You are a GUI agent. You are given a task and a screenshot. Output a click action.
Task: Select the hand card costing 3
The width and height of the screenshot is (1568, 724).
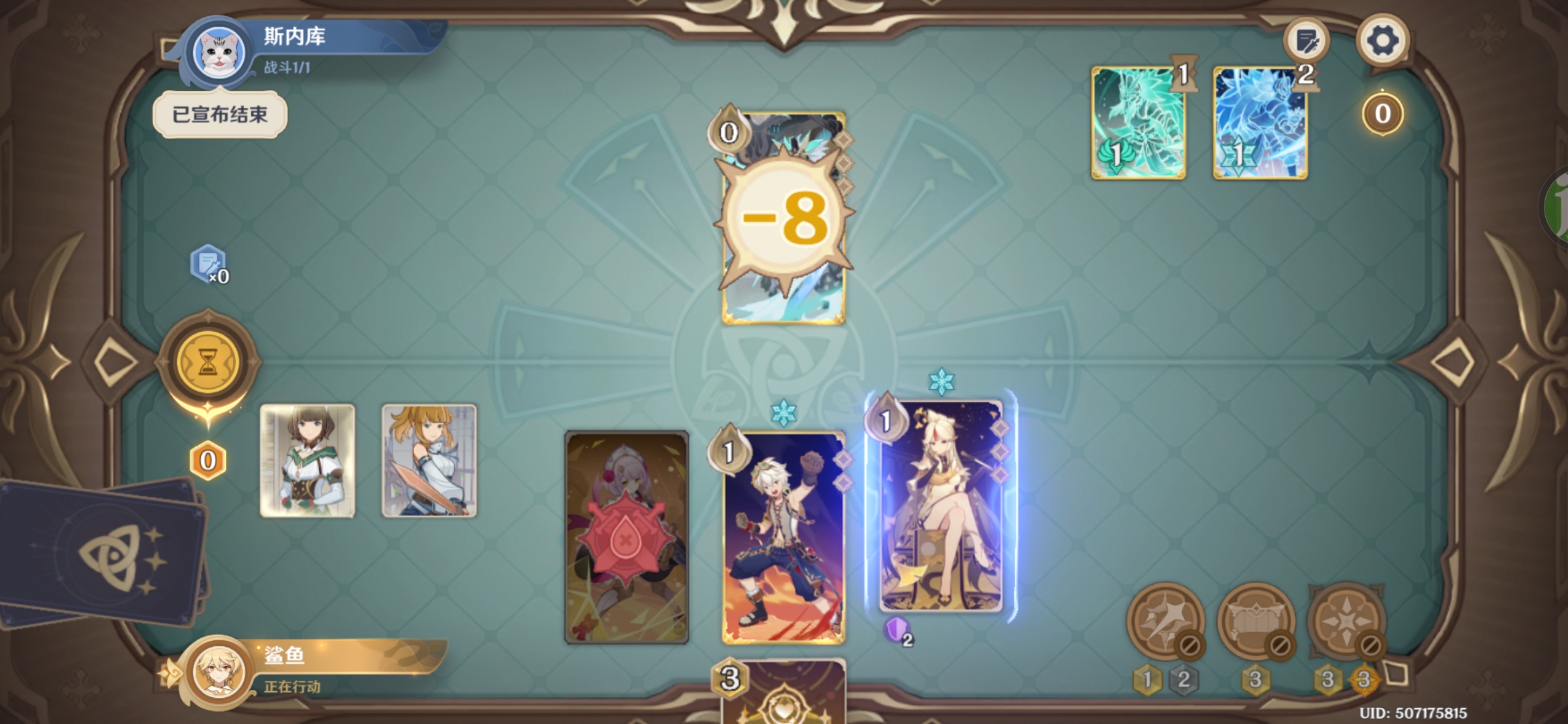pos(783,694)
